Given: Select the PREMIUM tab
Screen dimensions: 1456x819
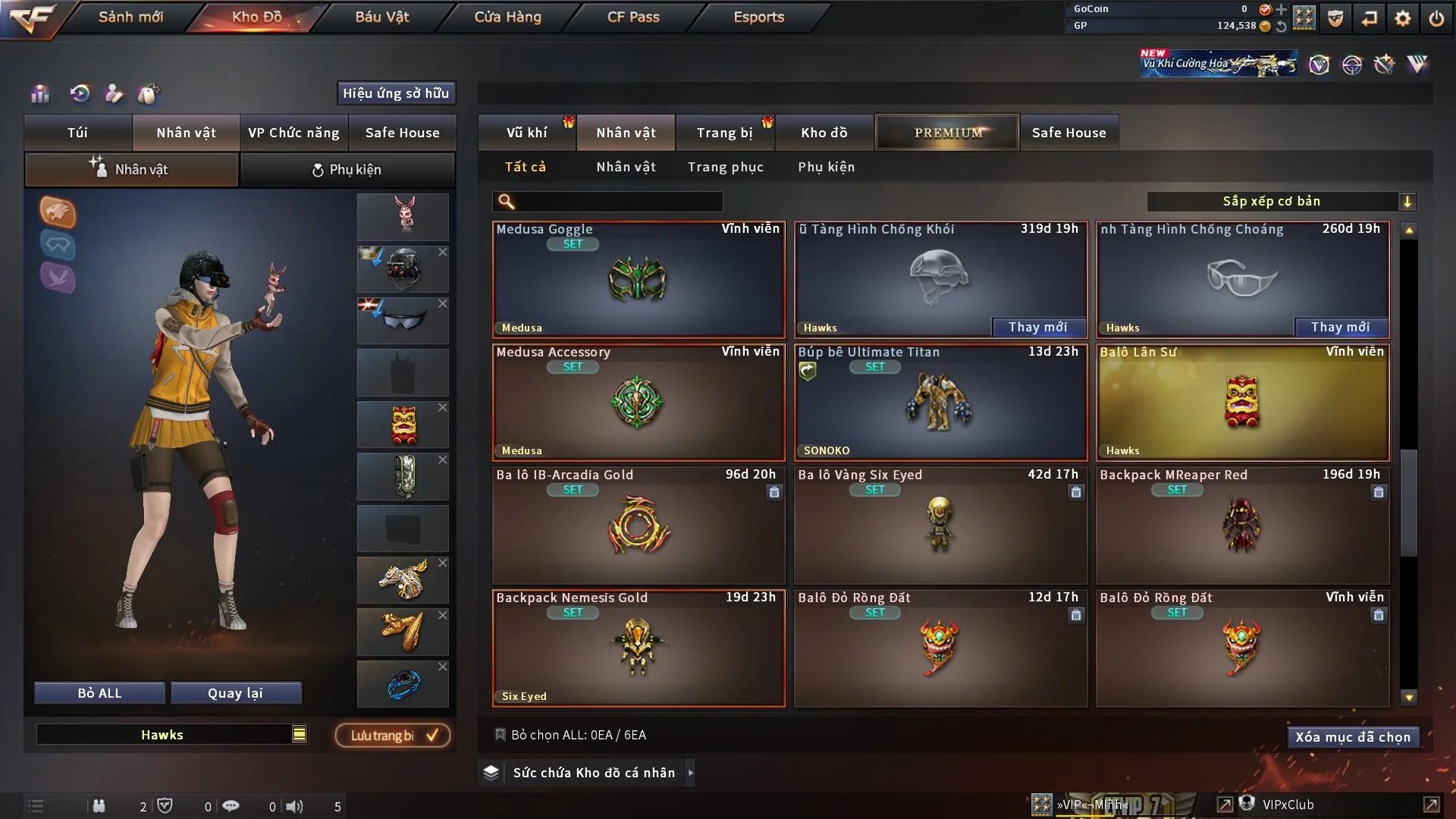Looking at the screenshot, I should pyautogui.click(x=947, y=133).
